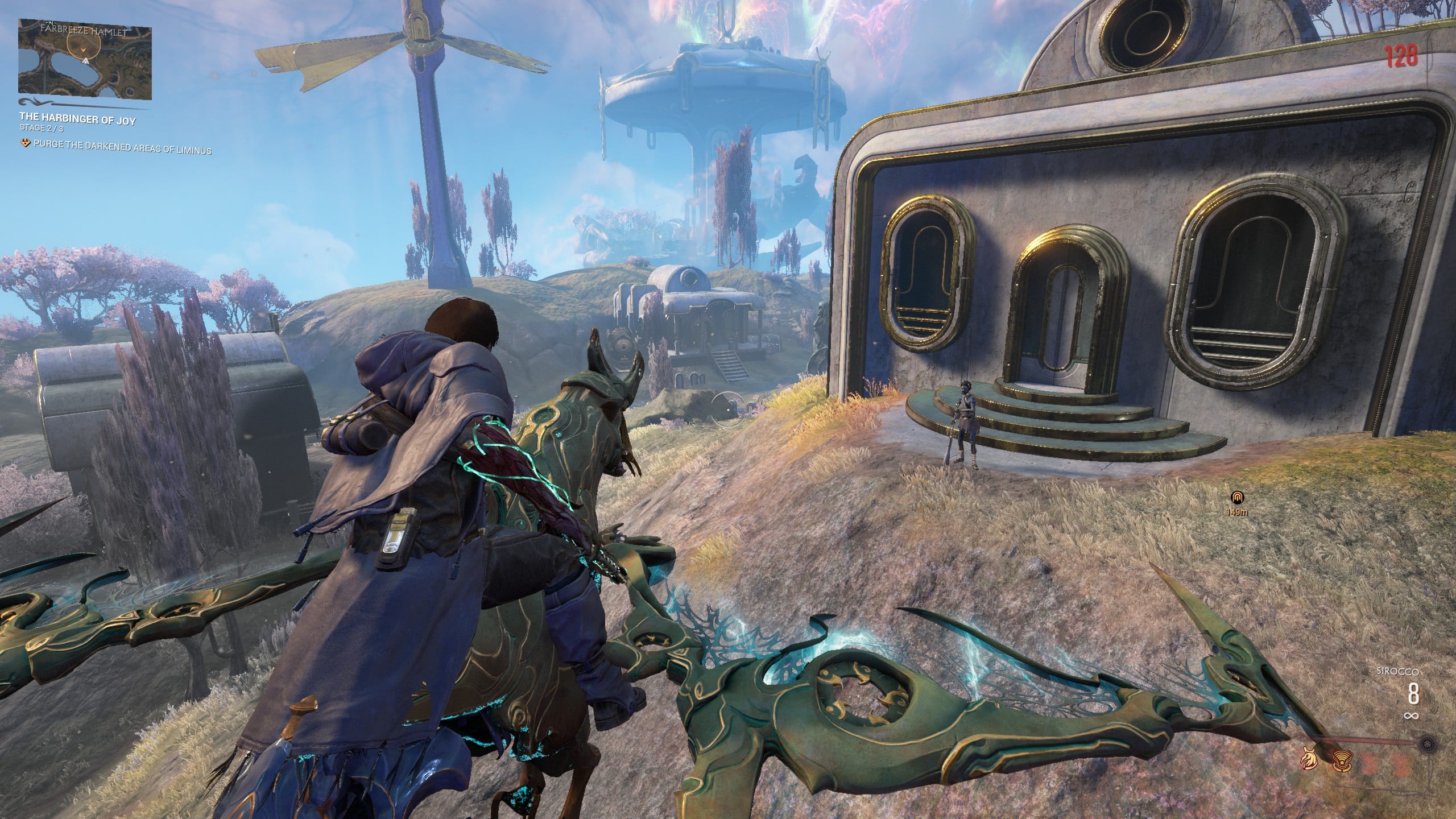This screenshot has height=819, width=1456.
Task: Expand the minimap labeled FARBREEZE HAMLET
Action: pos(84,59)
